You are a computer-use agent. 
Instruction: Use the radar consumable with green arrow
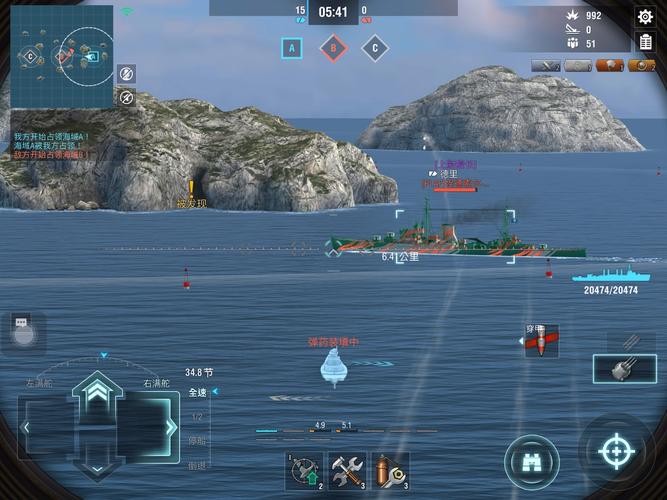click(x=303, y=471)
